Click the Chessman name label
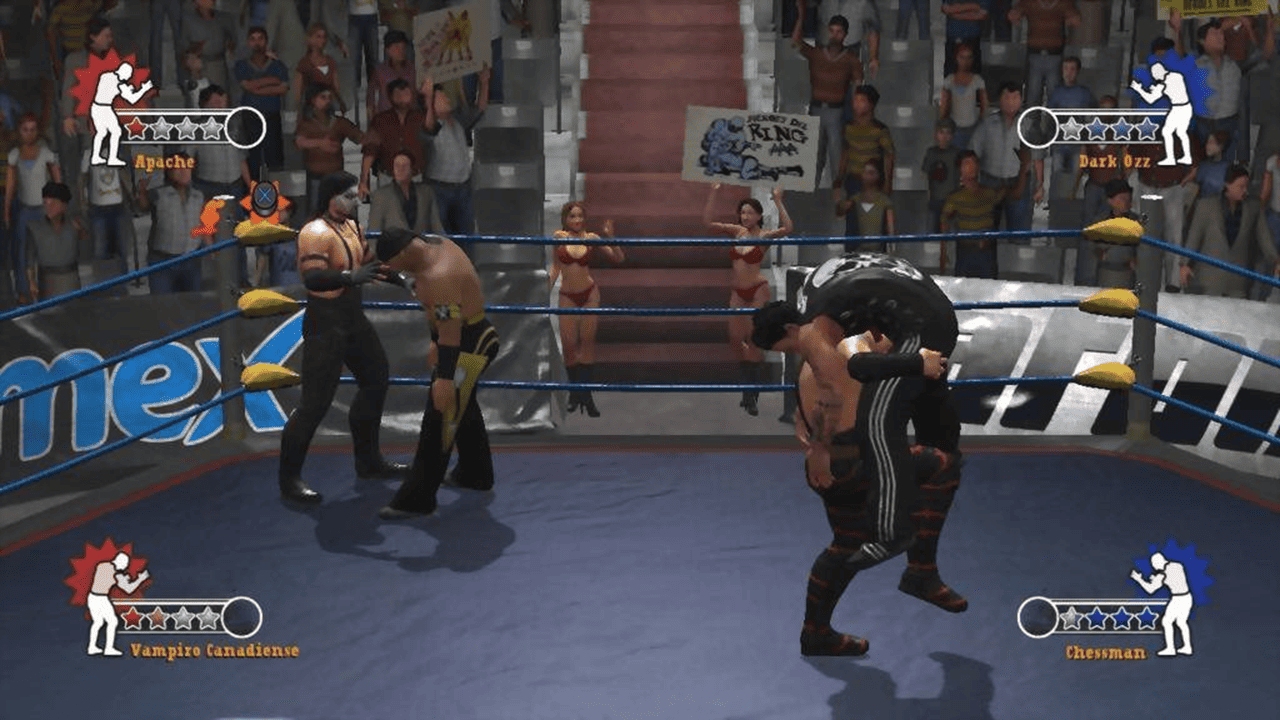Screen dimensions: 1280x720 point(1105,651)
